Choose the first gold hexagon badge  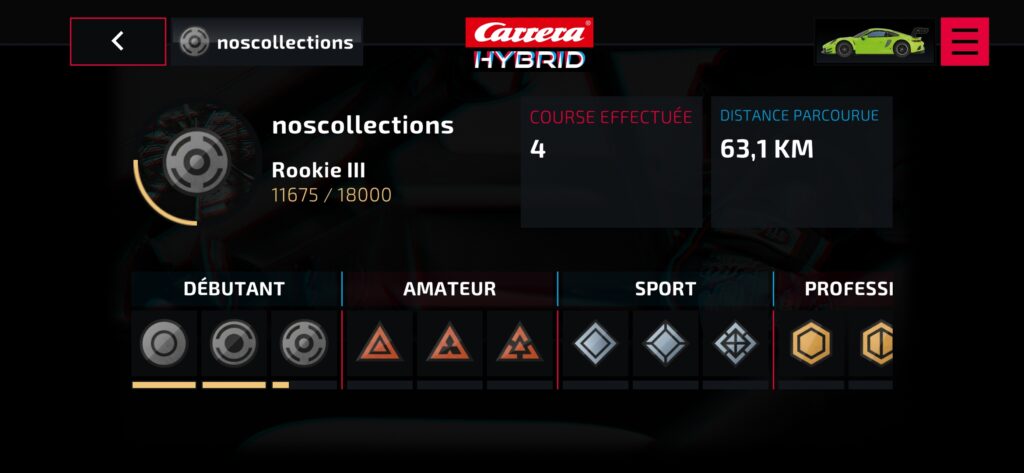point(811,345)
